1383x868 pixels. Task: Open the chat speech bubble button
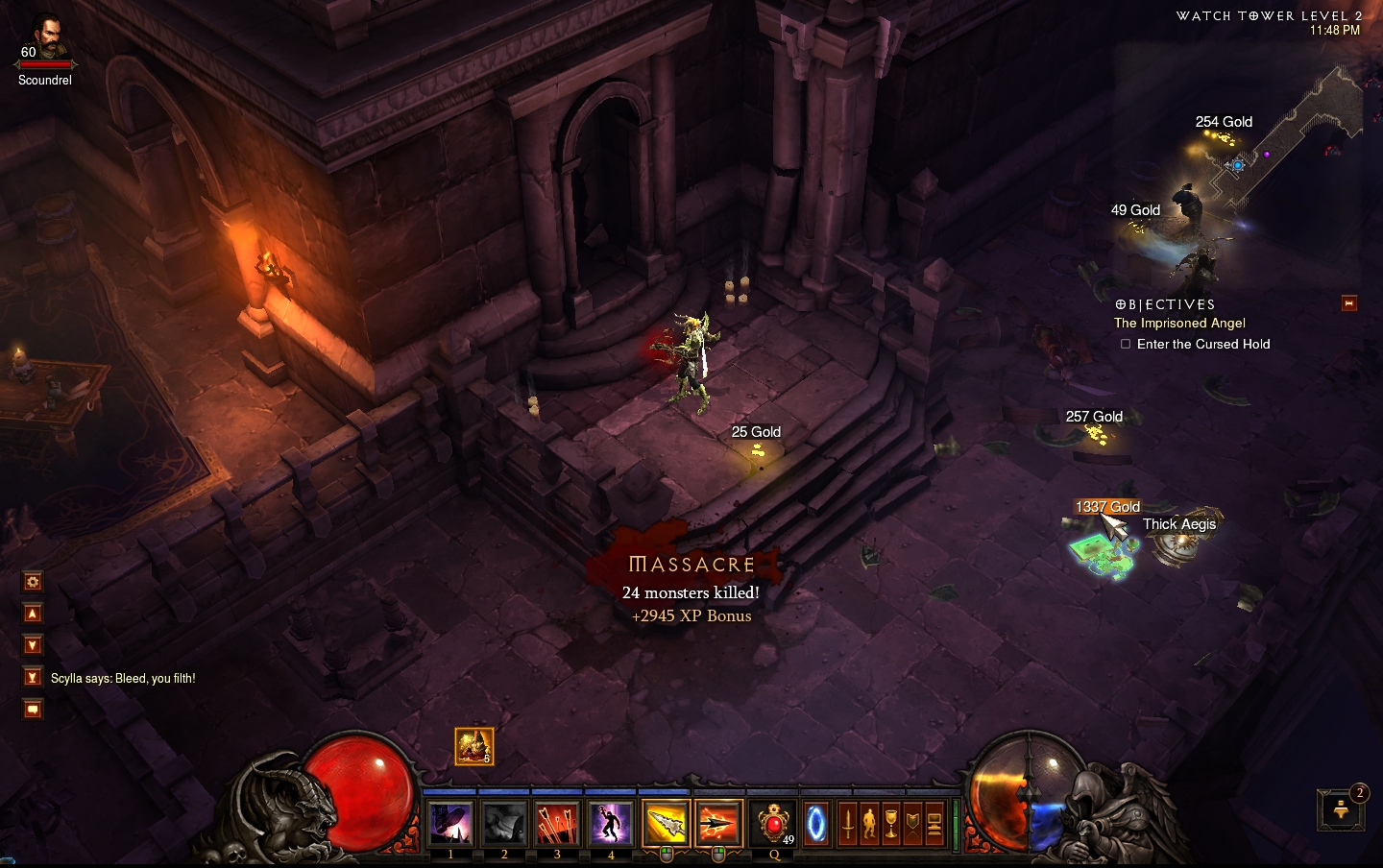click(x=33, y=710)
